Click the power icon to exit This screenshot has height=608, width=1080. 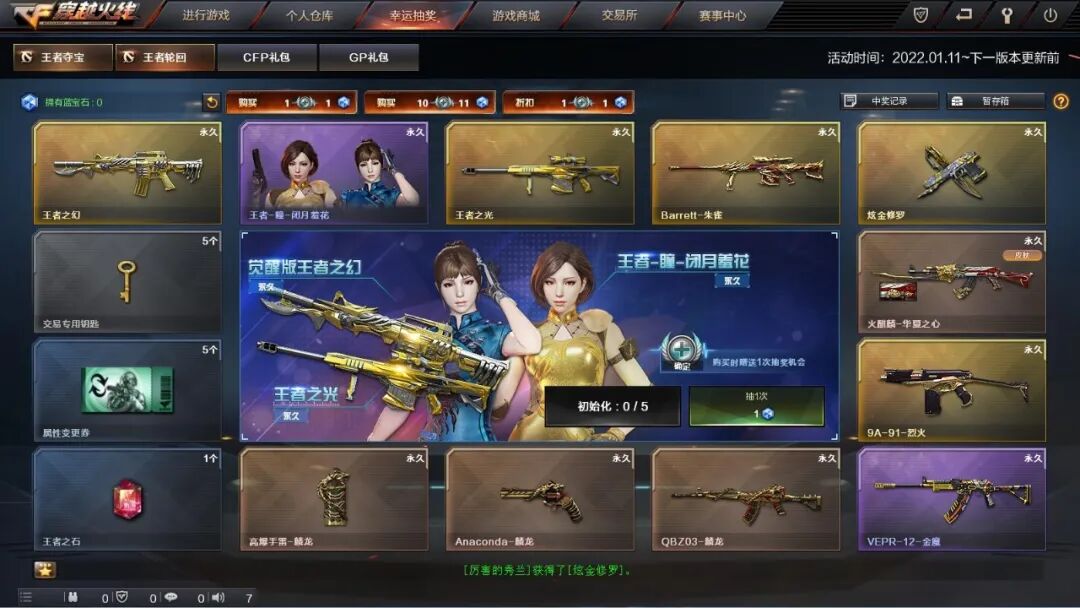point(1050,15)
